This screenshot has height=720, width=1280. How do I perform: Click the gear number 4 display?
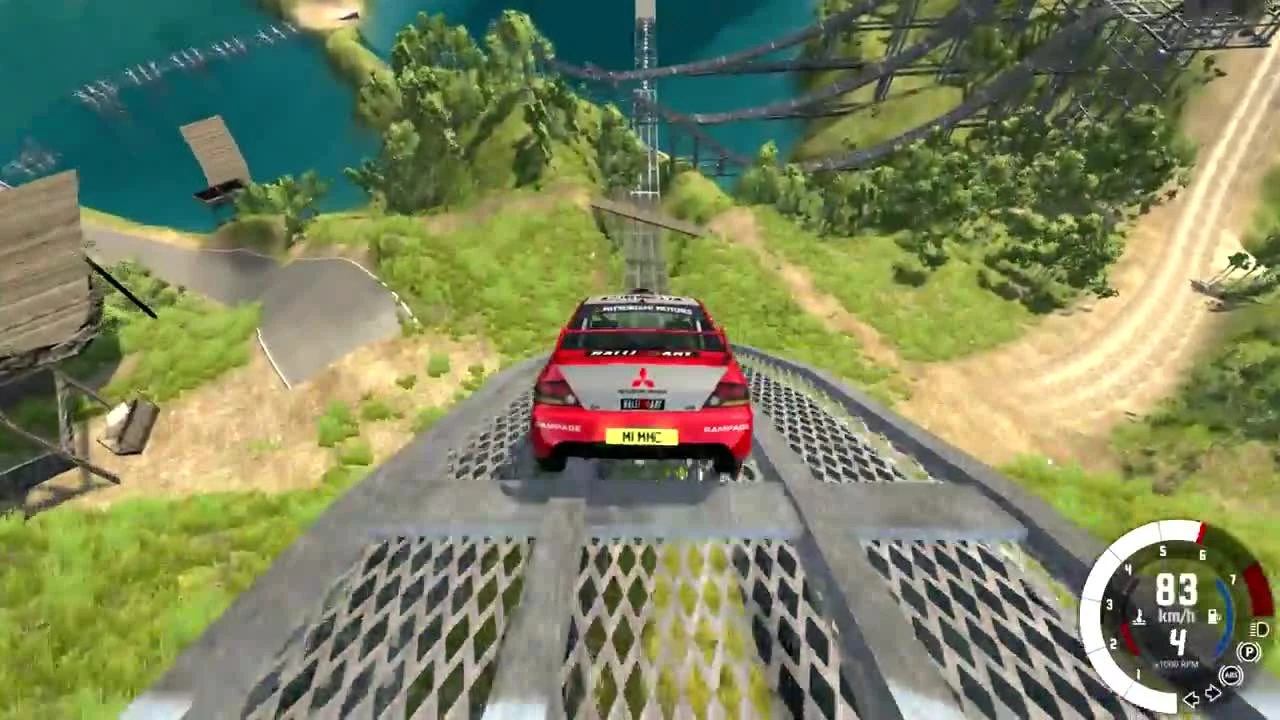[1177, 643]
